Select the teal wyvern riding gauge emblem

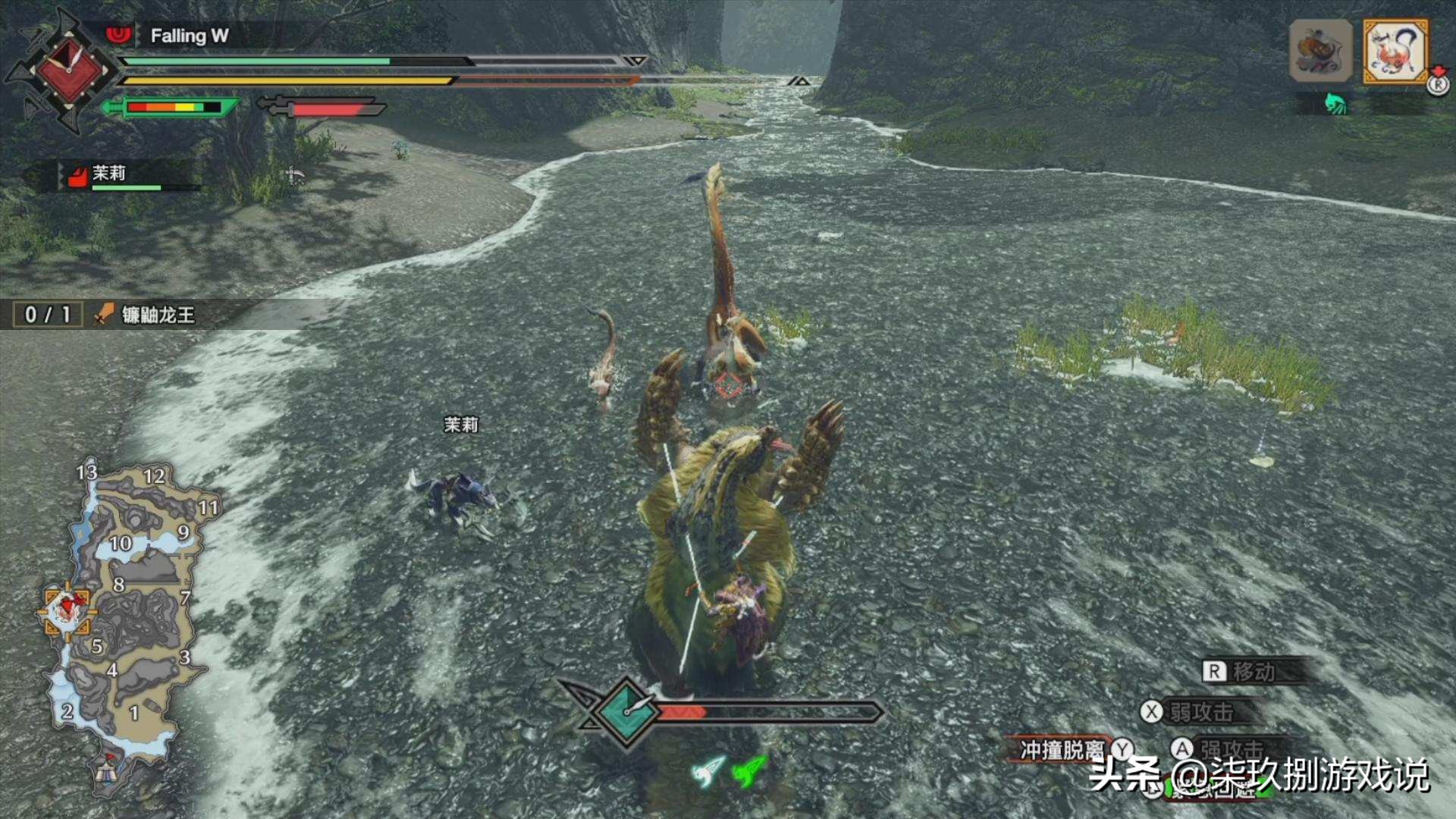(x=626, y=711)
